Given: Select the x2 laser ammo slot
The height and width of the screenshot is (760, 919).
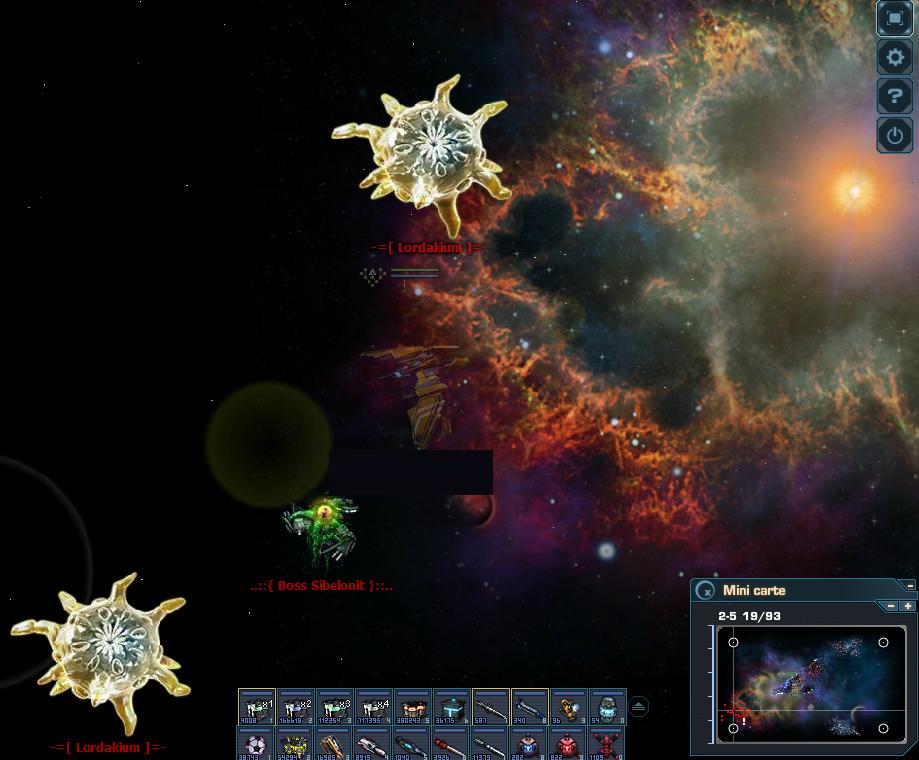Looking at the screenshot, I should [296, 706].
